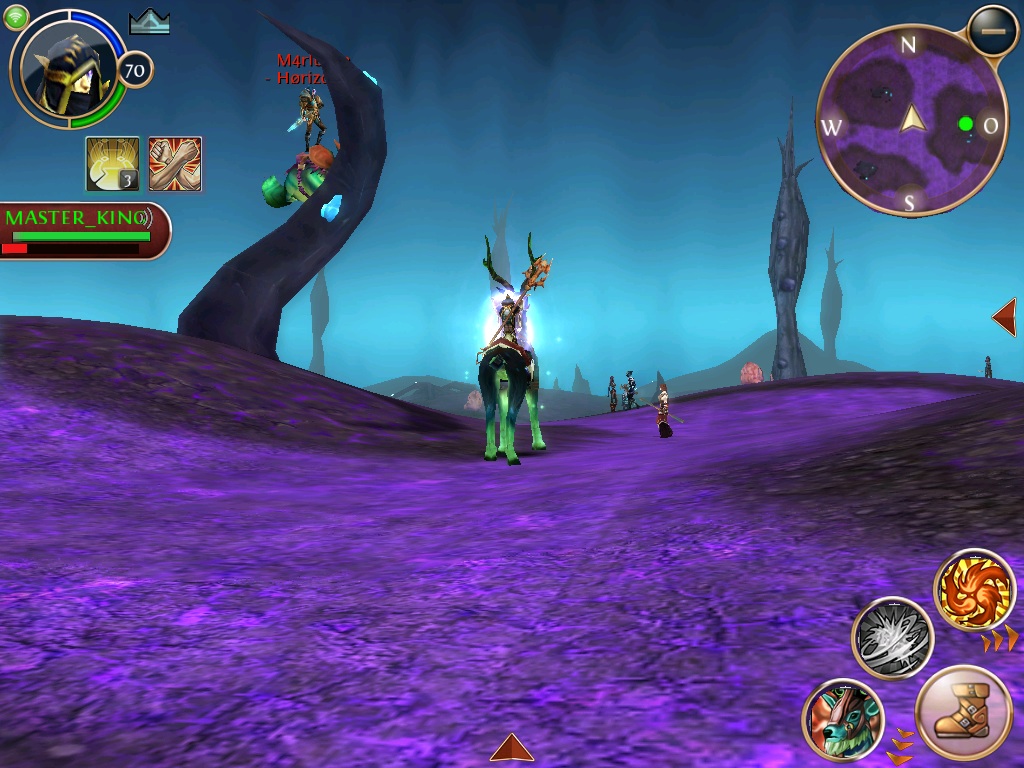Screen dimensions: 1024x768
Task: Select the golden buff icon with 3
Action: [112, 163]
